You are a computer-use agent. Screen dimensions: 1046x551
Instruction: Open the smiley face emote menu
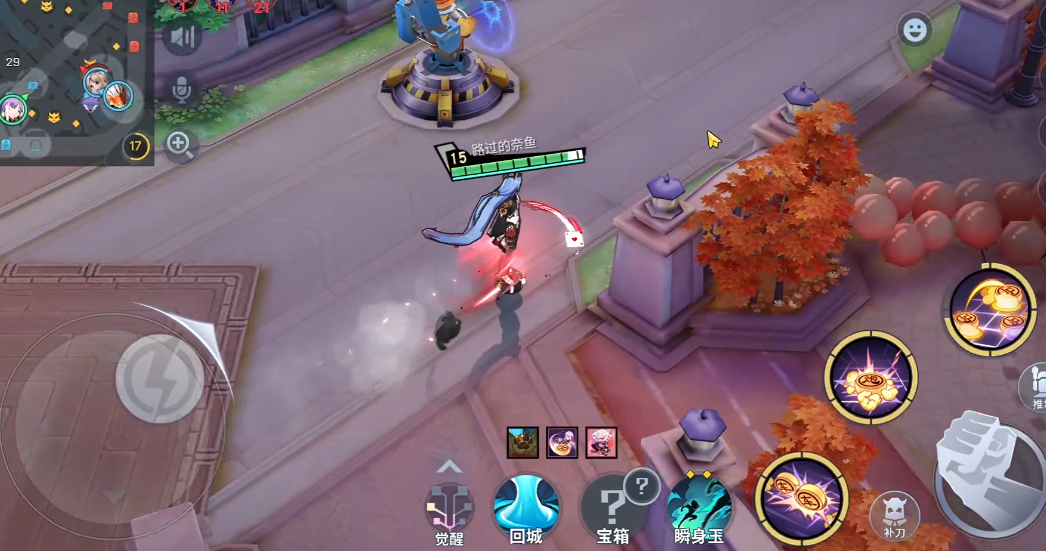pyautogui.click(x=913, y=30)
